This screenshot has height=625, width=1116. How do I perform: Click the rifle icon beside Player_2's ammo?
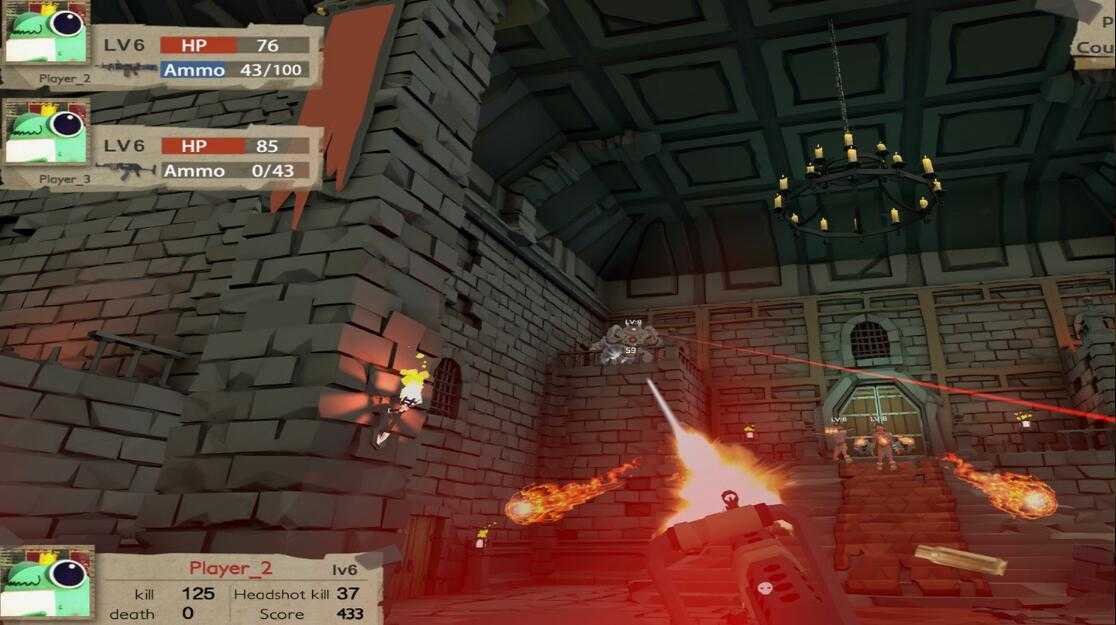(x=128, y=70)
